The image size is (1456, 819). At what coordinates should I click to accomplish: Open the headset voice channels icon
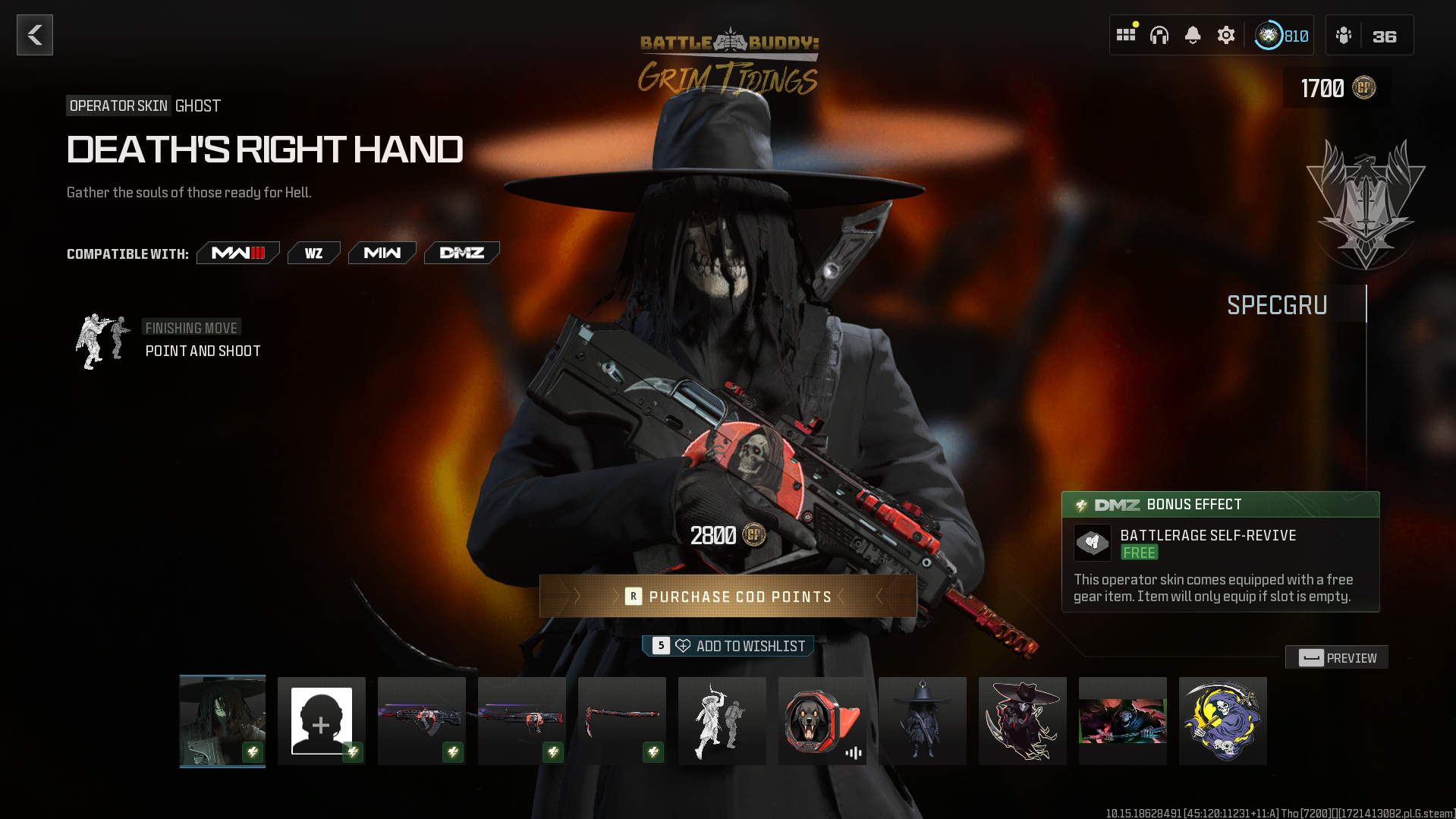tap(1159, 35)
